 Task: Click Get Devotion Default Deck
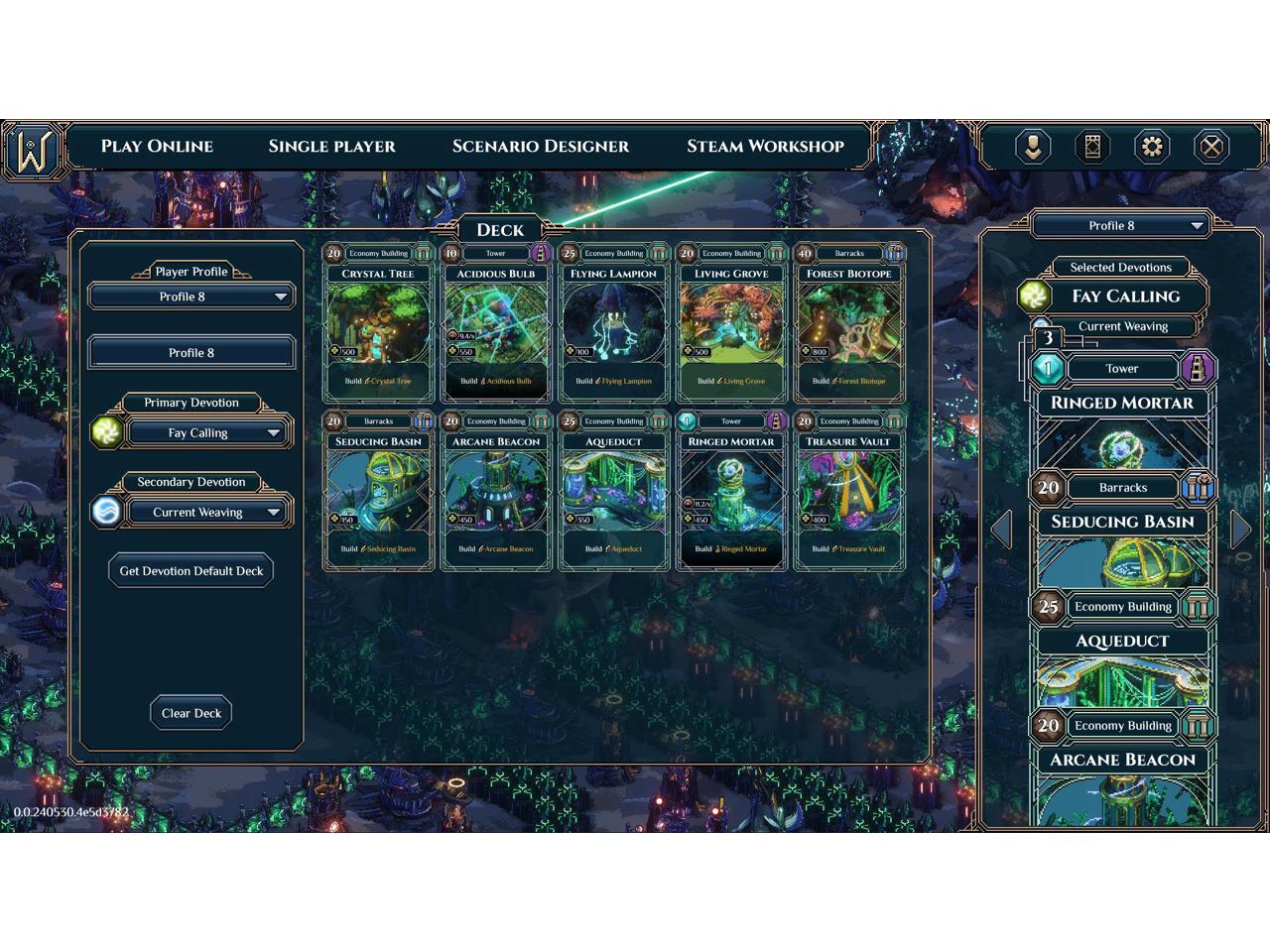click(191, 571)
